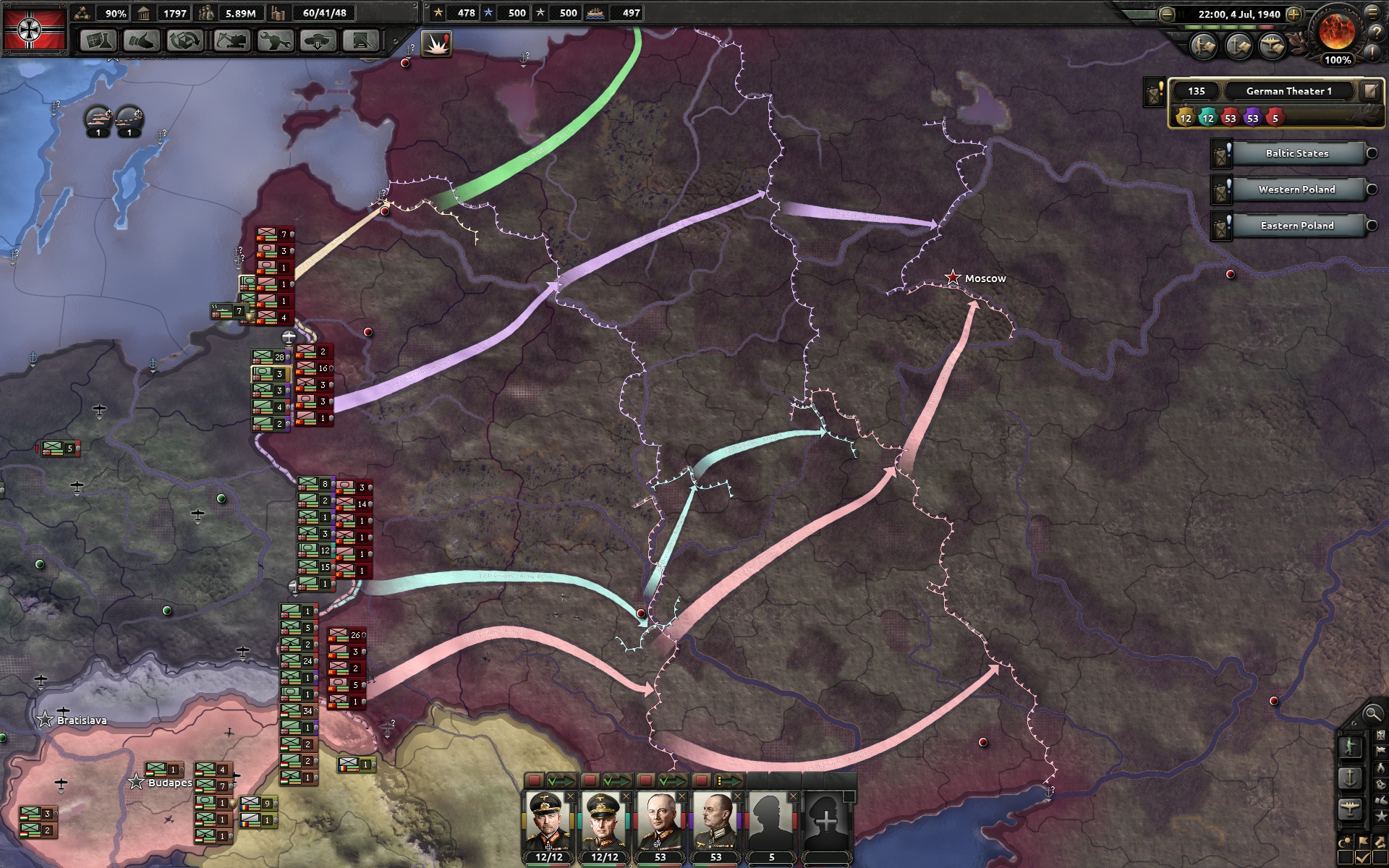
Task: Open the army orders list icon
Action: click(x=1203, y=46)
